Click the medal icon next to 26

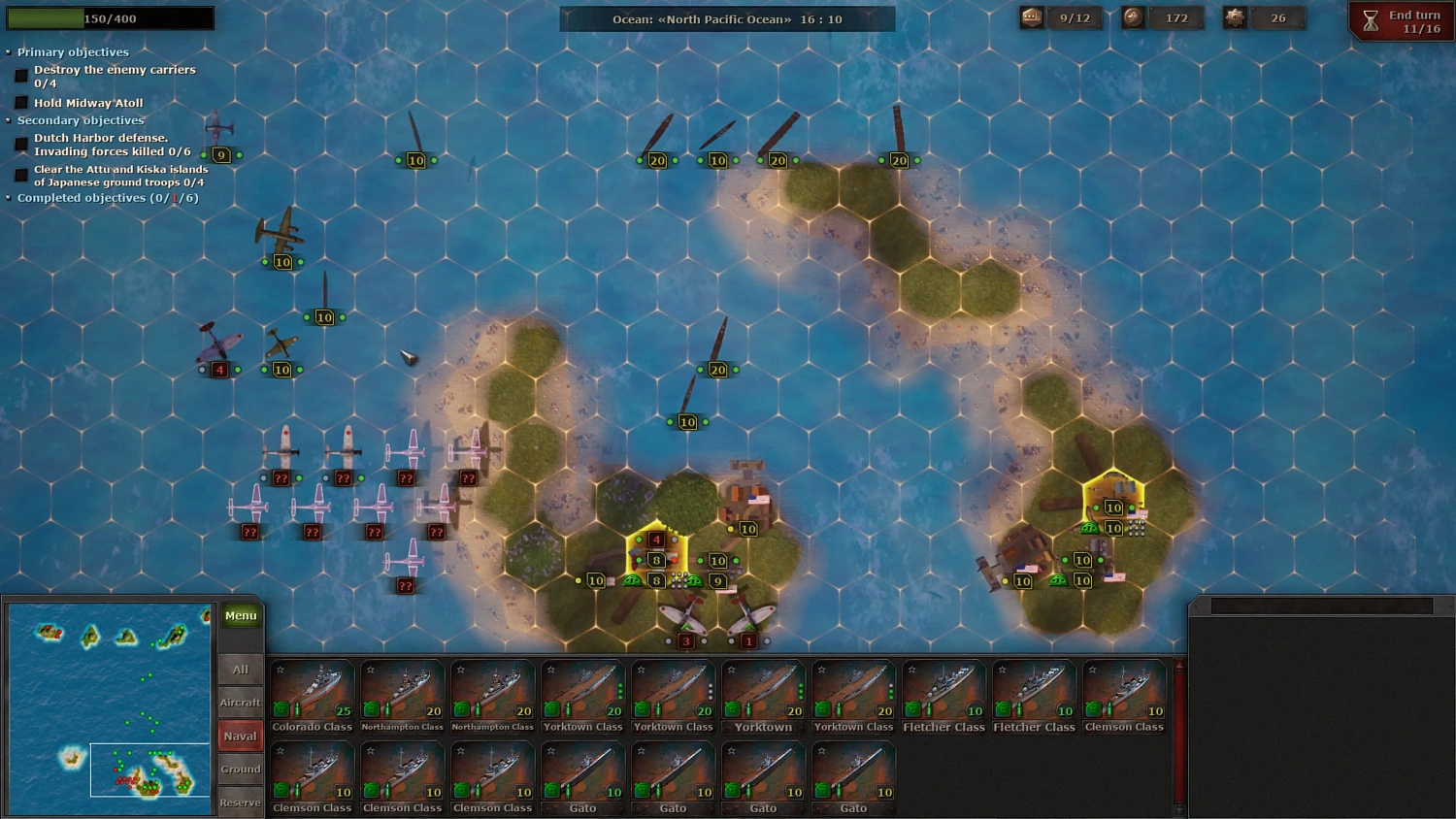pyautogui.click(x=1237, y=16)
